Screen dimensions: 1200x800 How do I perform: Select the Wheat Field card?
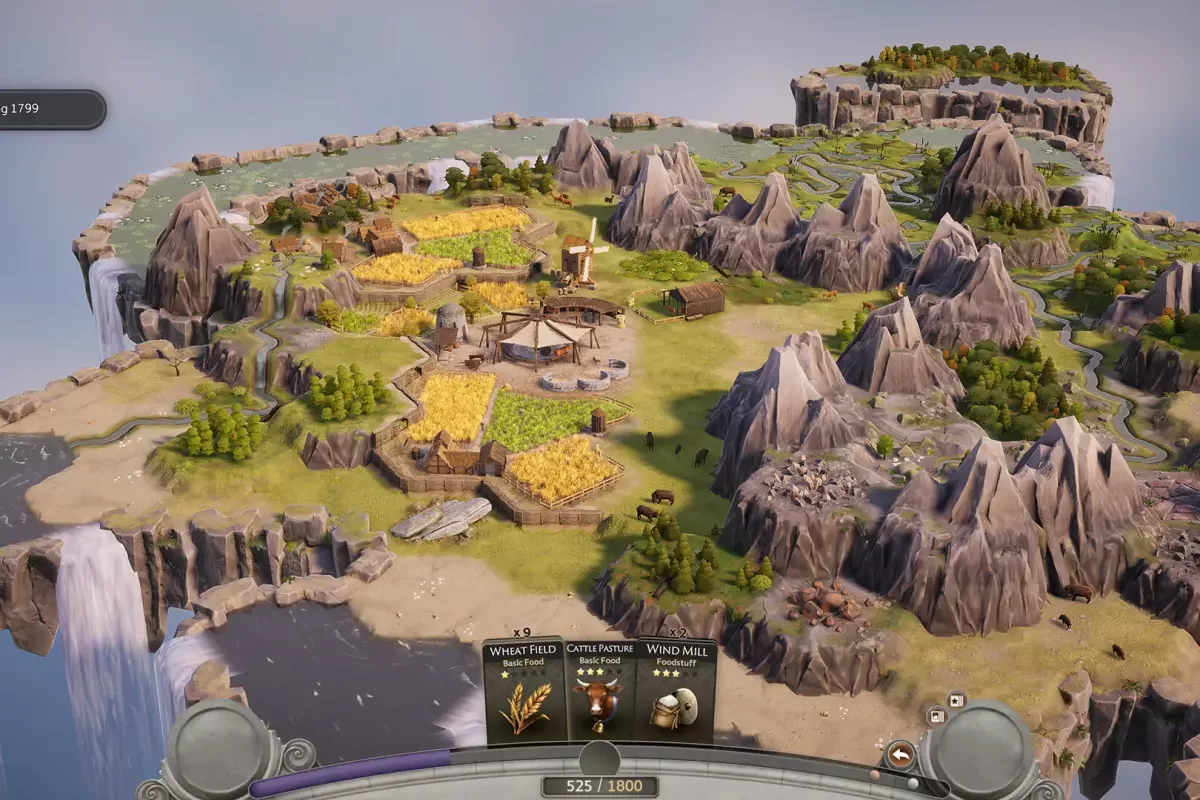pyautogui.click(x=523, y=690)
